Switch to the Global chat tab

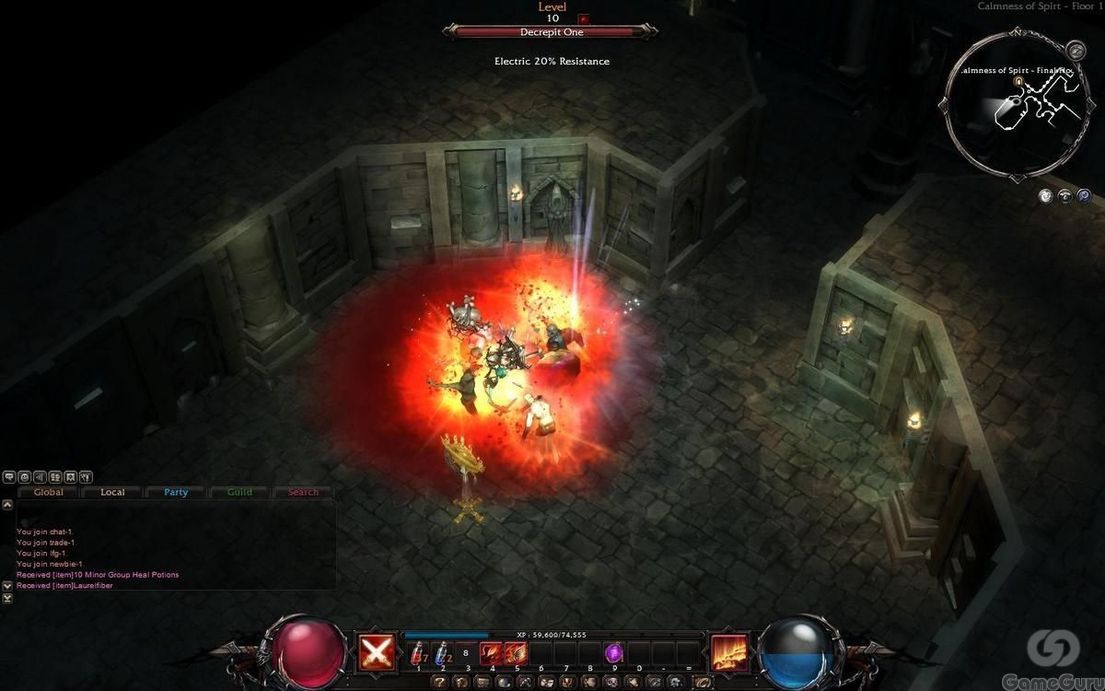48,492
